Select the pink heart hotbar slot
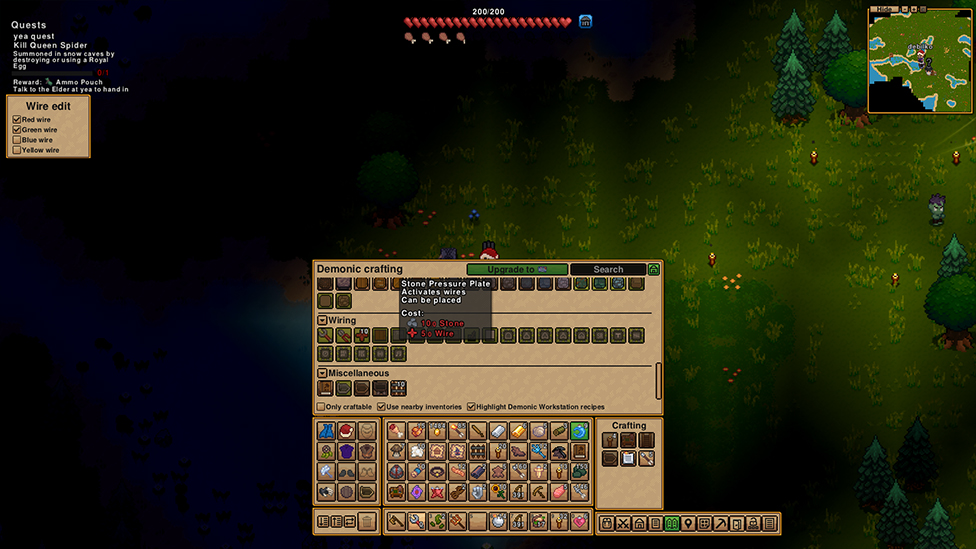This screenshot has height=549, width=976. point(579,522)
